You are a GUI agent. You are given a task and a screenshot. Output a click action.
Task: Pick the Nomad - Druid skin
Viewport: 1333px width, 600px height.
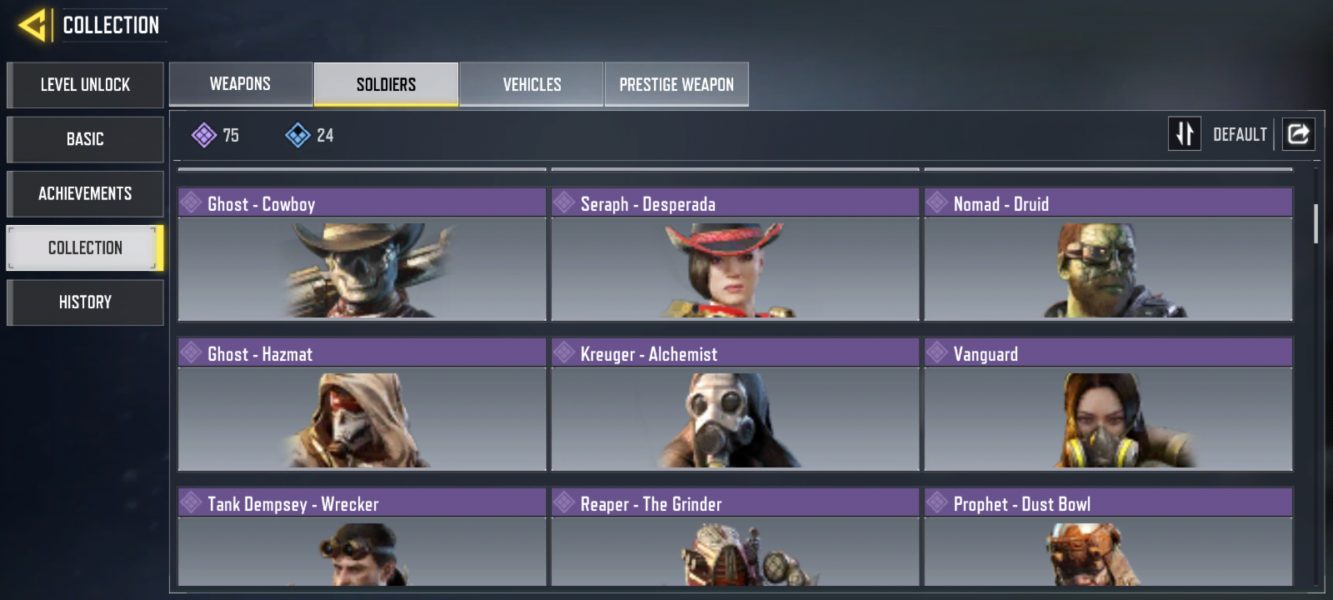1108,255
